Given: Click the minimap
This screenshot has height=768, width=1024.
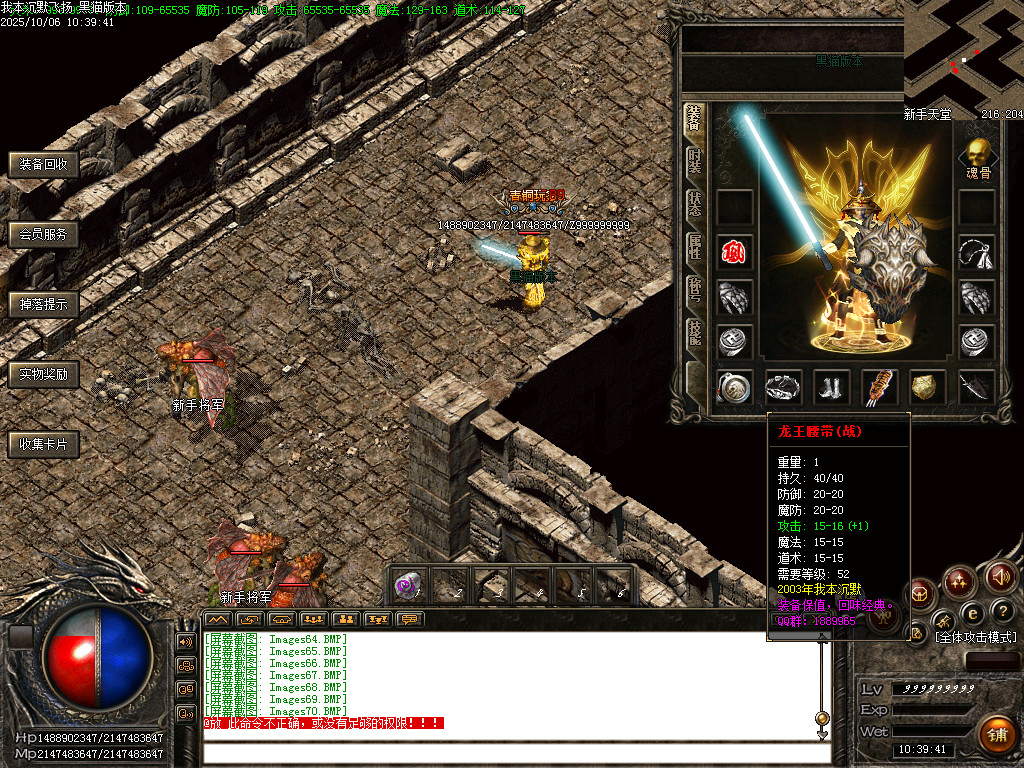Looking at the screenshot, I should pyautogui.click(x=963, y=48).
